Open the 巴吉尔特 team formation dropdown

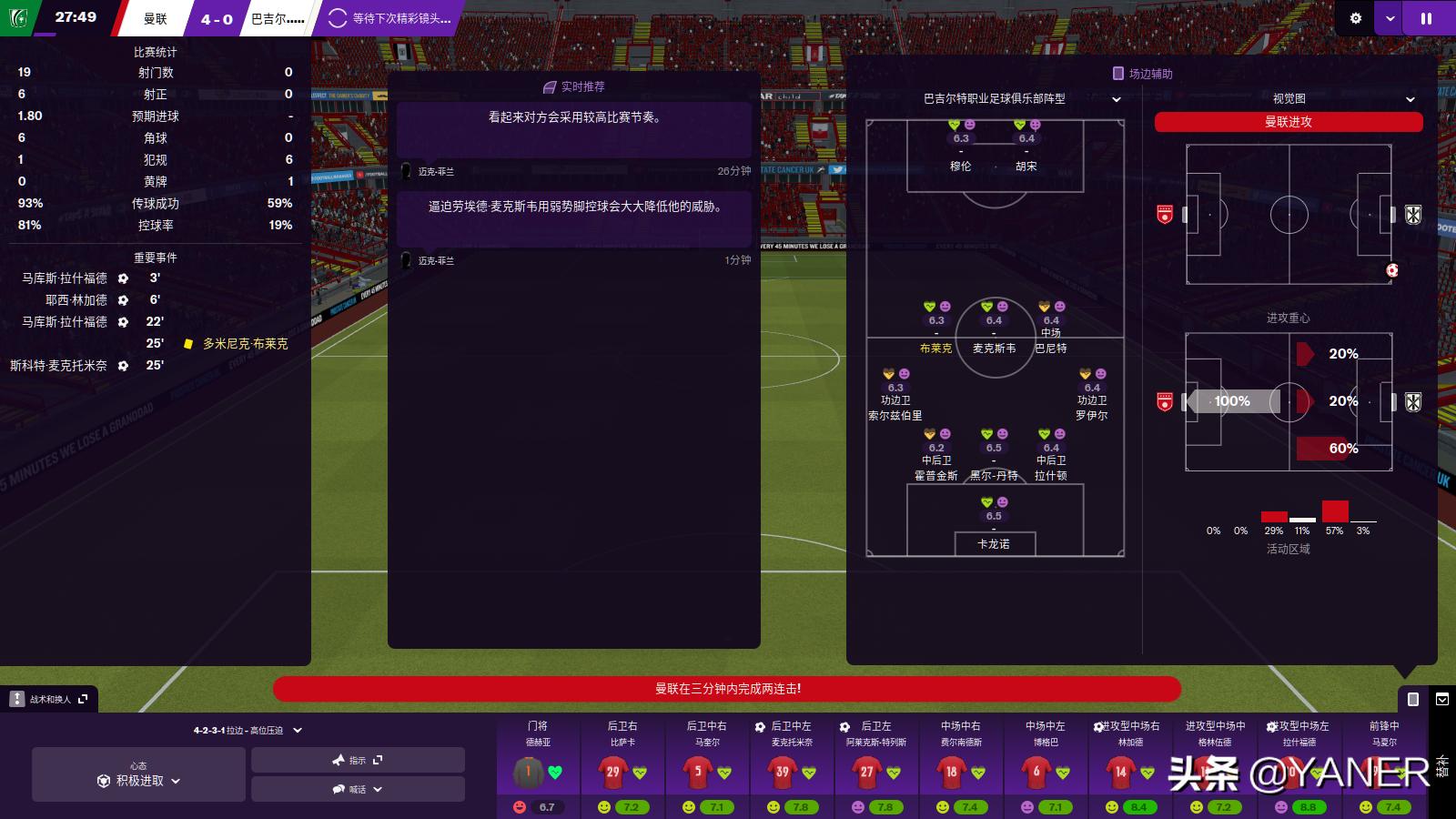[x=1022, y=98]
